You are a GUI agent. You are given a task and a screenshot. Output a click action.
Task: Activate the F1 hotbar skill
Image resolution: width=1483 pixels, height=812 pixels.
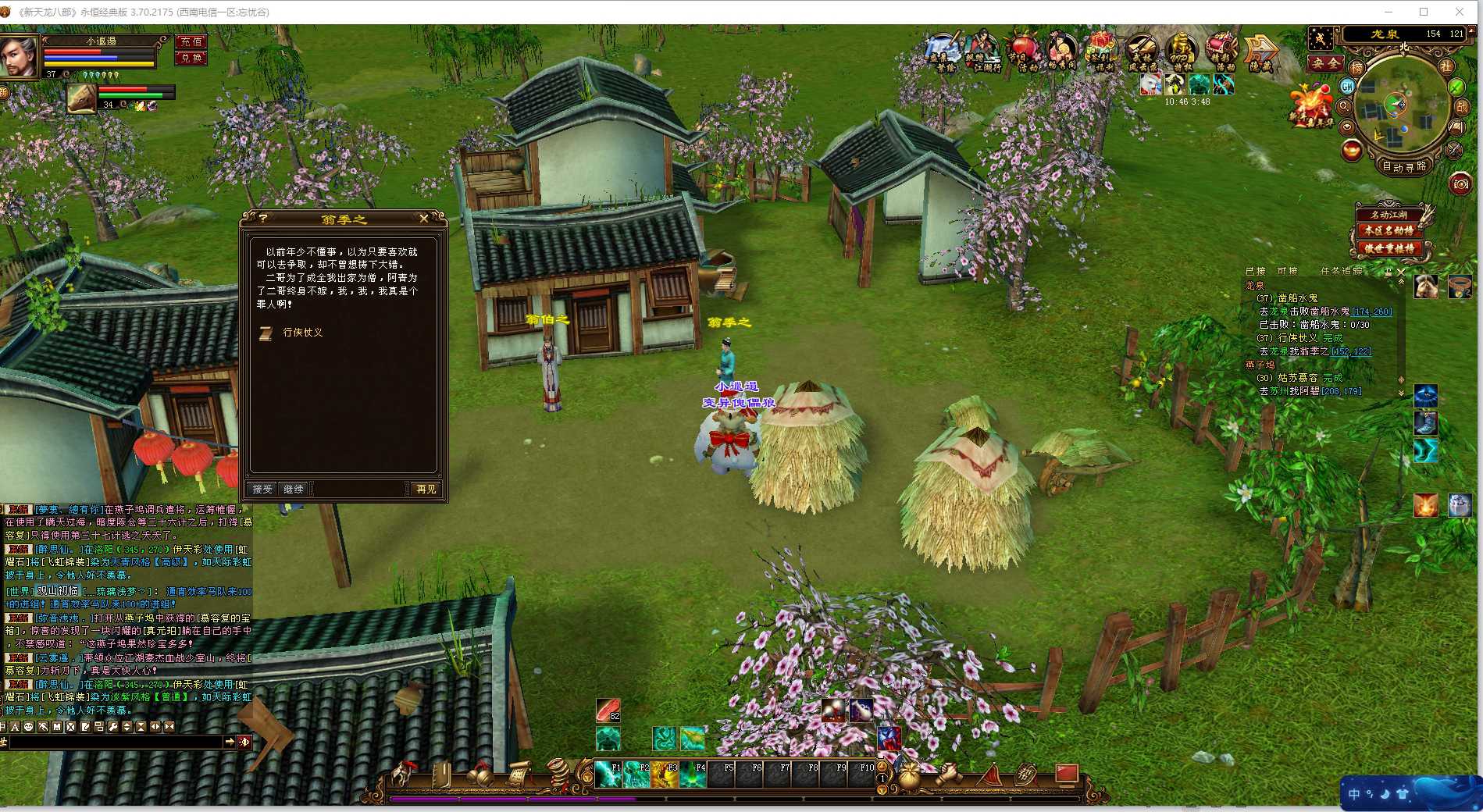point(608,774)
